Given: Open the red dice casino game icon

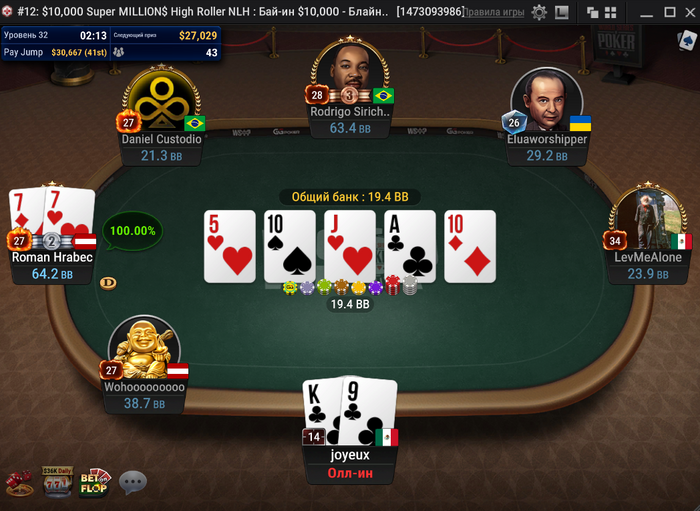Looking at the screenshot, I should [x=19, y=483].
